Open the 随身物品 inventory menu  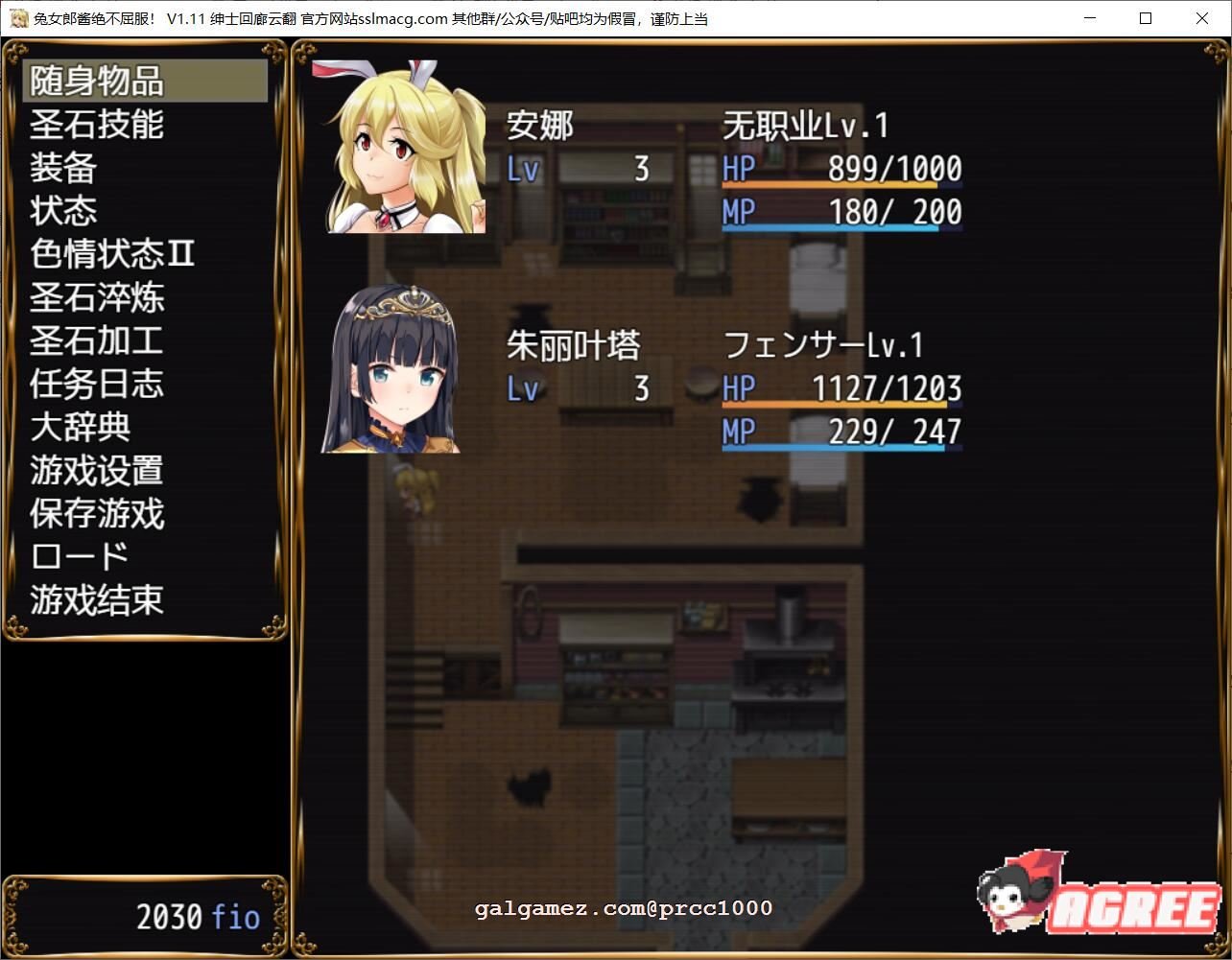99,82
